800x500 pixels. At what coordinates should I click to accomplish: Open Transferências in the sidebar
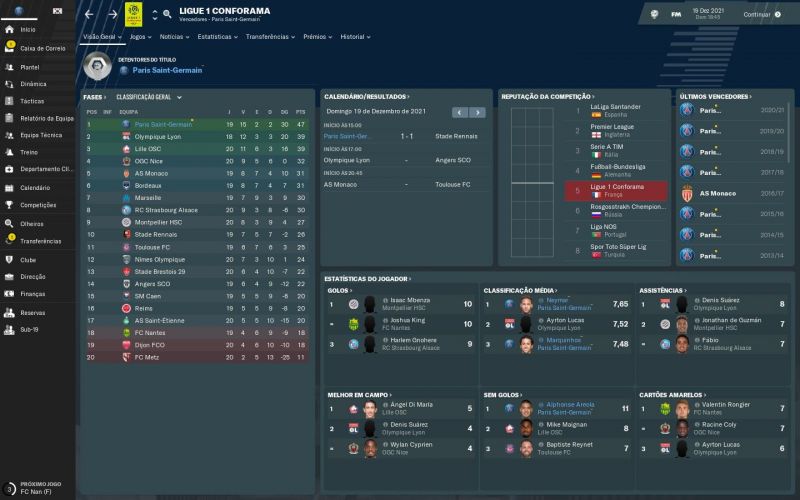(41, 241)
